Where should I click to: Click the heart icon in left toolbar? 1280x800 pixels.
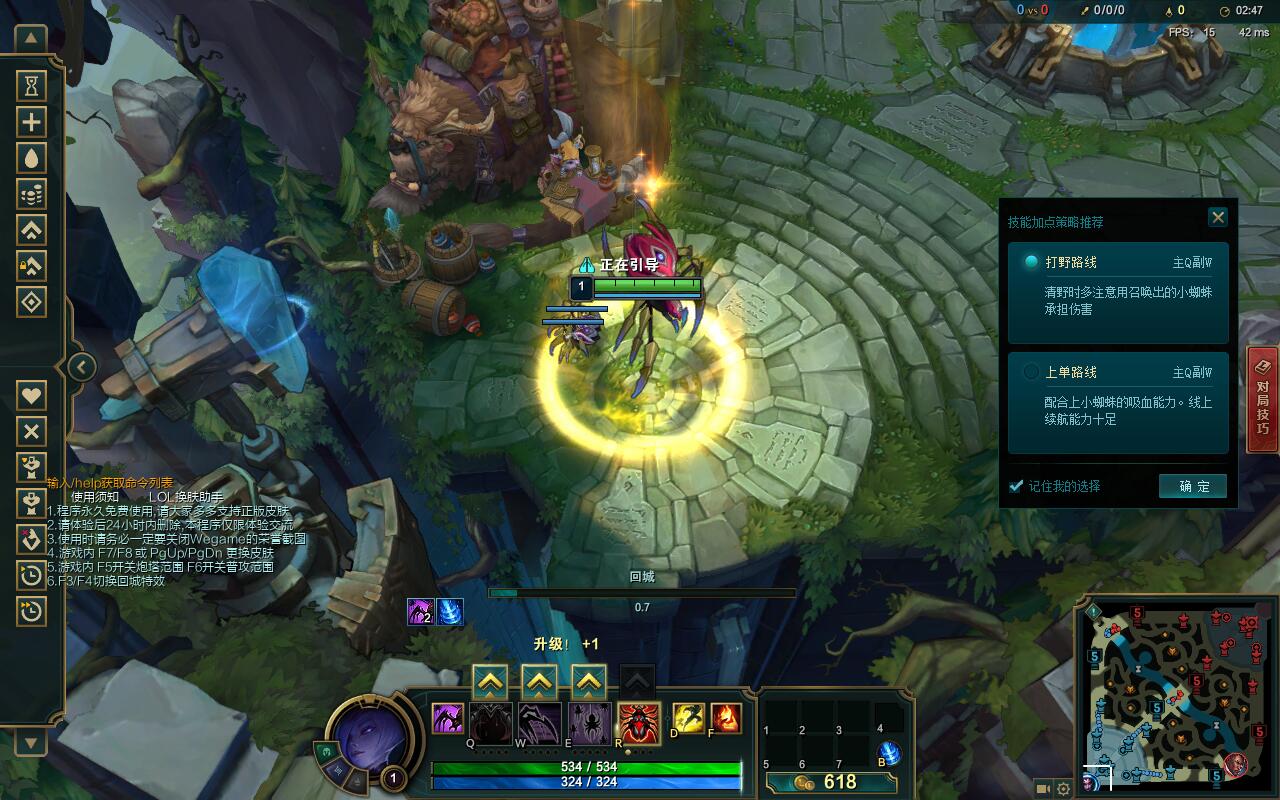tap(32, 395)
